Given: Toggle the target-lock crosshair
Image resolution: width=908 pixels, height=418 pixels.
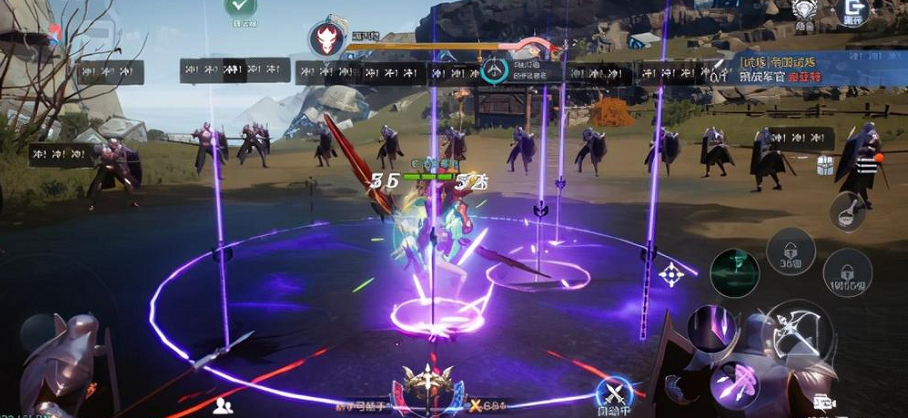Looking at the screenshot, I should click(672, 273).
